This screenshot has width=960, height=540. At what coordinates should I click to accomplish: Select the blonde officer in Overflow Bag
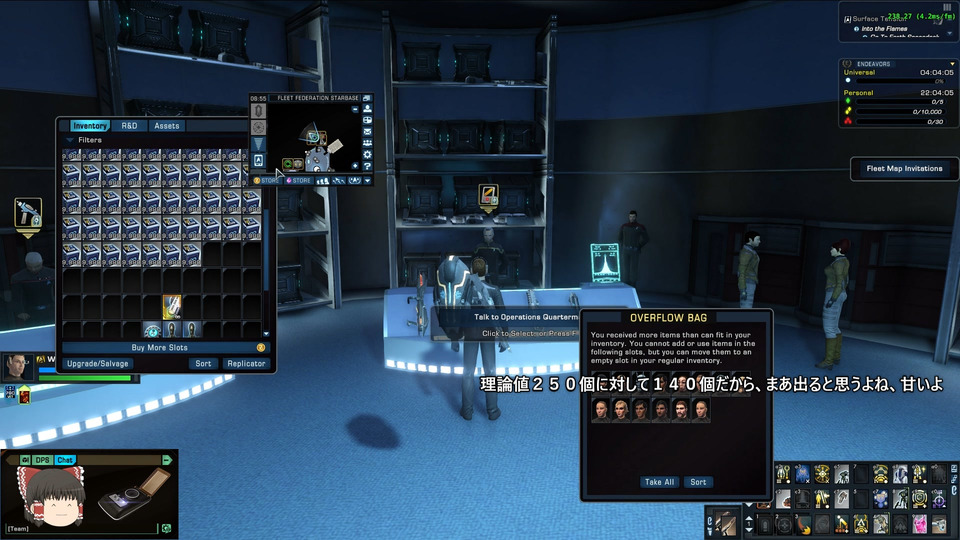(x=619, y=411)
